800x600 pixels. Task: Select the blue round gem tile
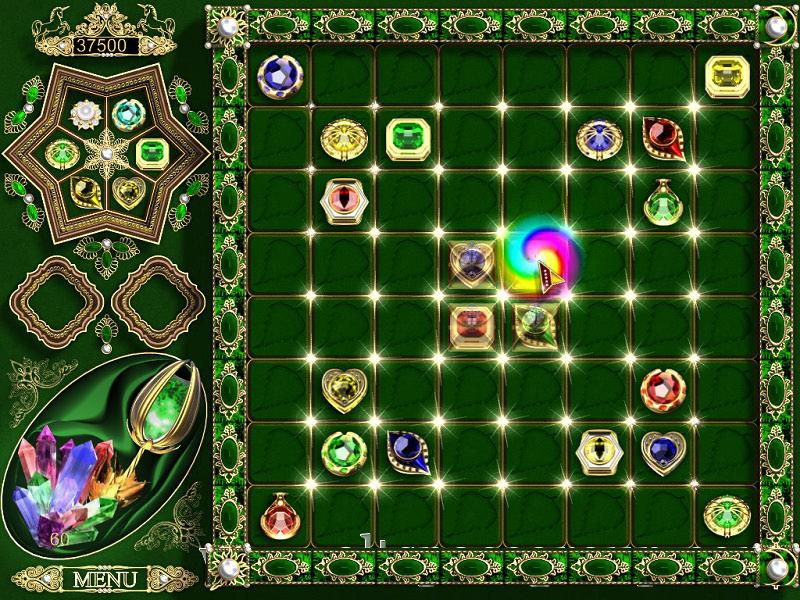[279, 75]
